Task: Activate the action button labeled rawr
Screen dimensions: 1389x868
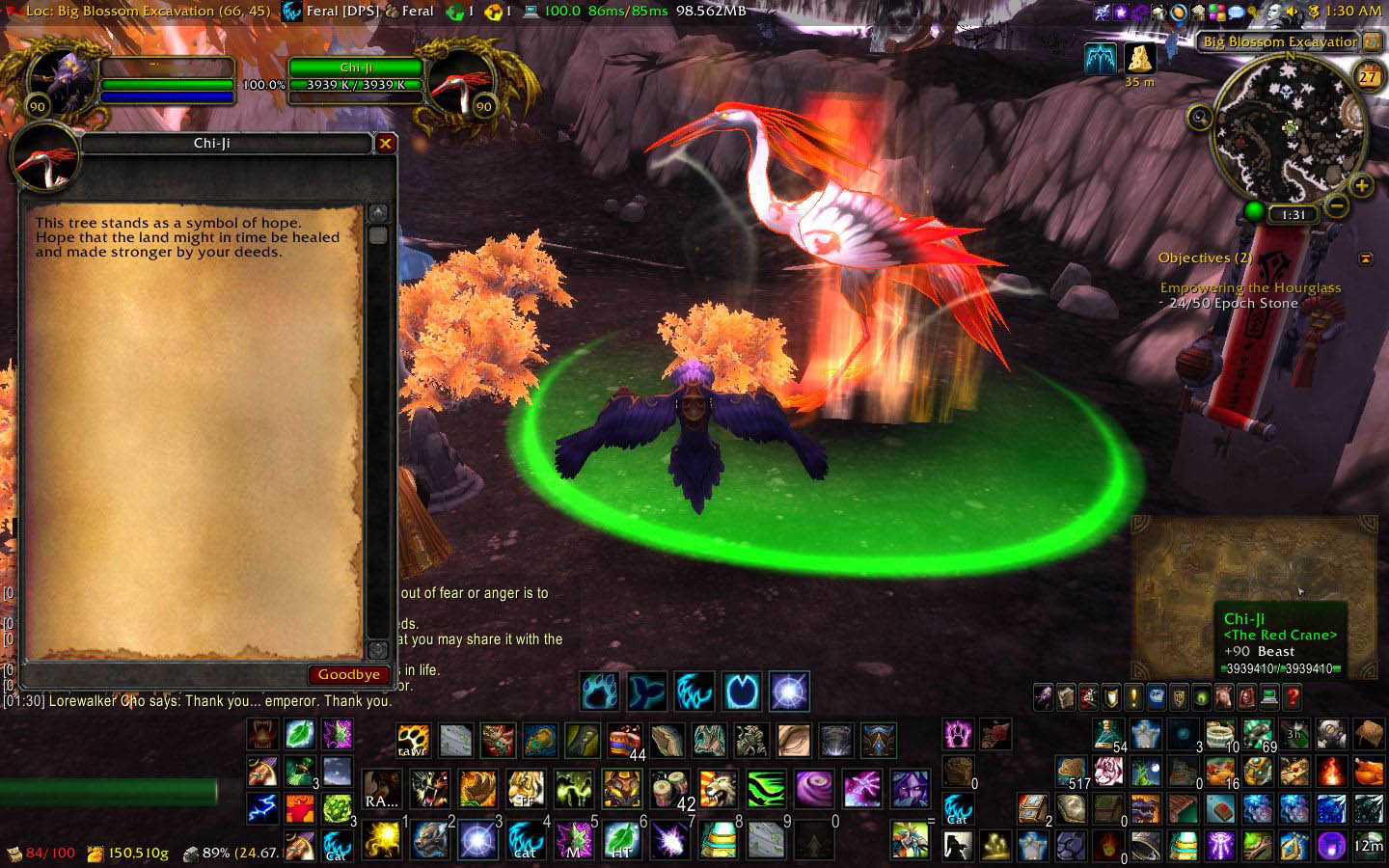Action: coord(413,741)
